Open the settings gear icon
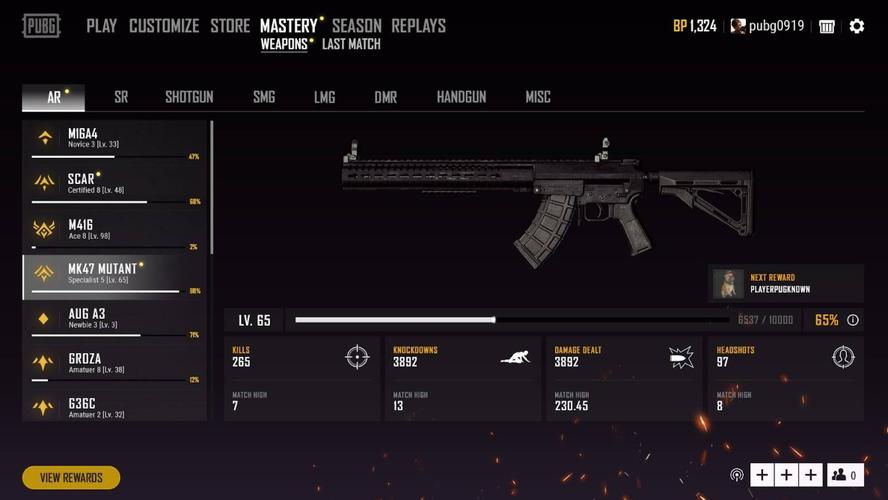888x500 pixels. click(857, 26)
